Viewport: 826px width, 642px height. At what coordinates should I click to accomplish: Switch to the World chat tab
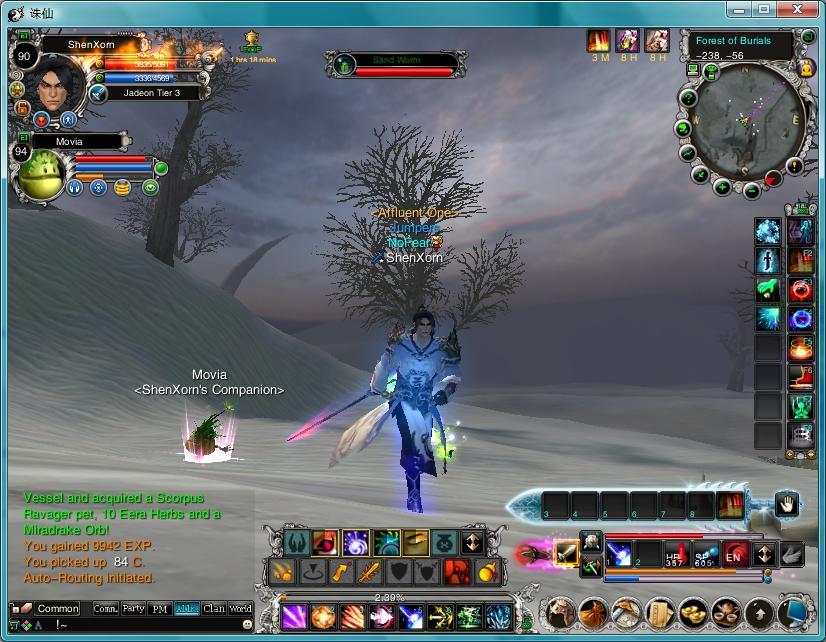241,608
